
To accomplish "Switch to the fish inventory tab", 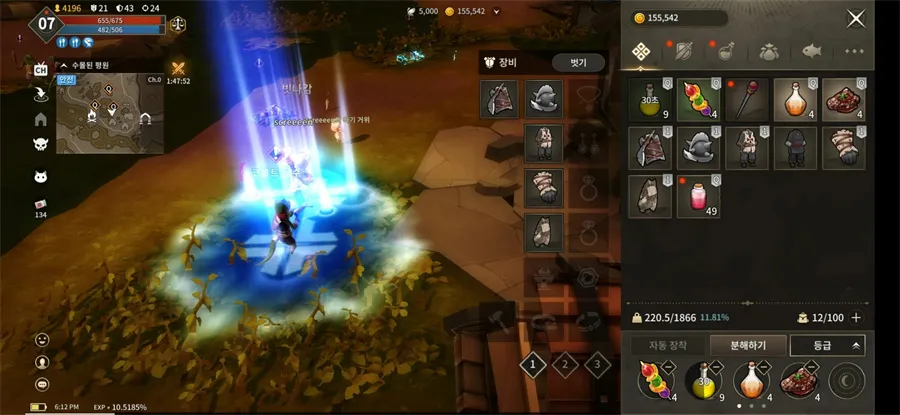I will coord(812,51).
